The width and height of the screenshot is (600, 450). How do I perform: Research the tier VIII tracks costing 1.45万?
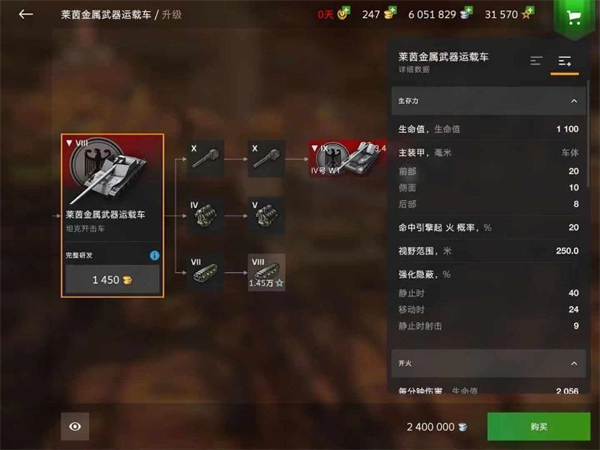267,272
